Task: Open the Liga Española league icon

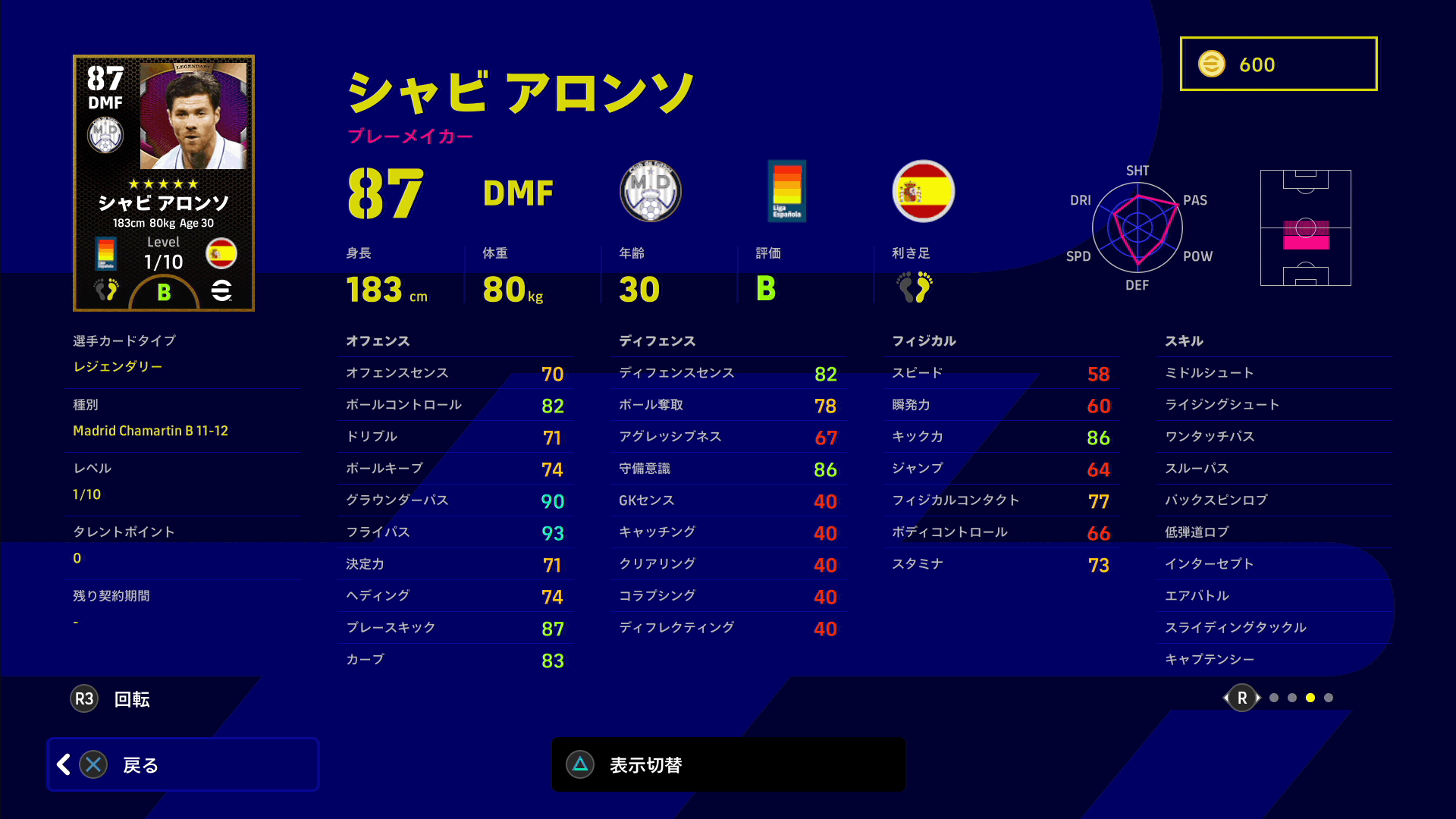Action: [x=787, y=191]
